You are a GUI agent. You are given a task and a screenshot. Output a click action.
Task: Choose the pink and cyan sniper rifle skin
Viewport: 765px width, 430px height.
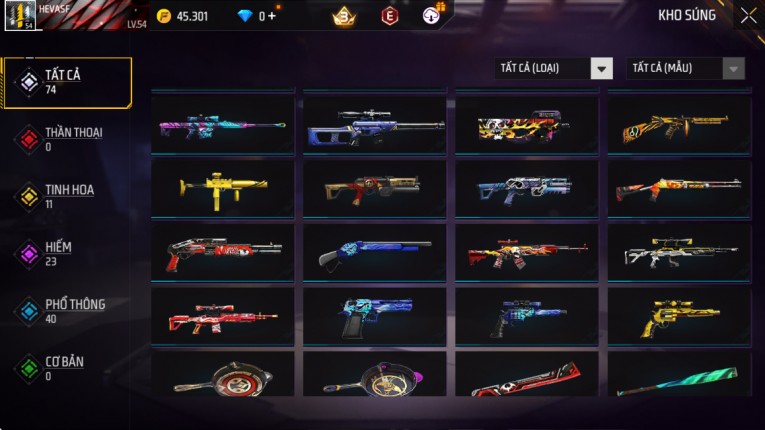[x=222, y=126]
